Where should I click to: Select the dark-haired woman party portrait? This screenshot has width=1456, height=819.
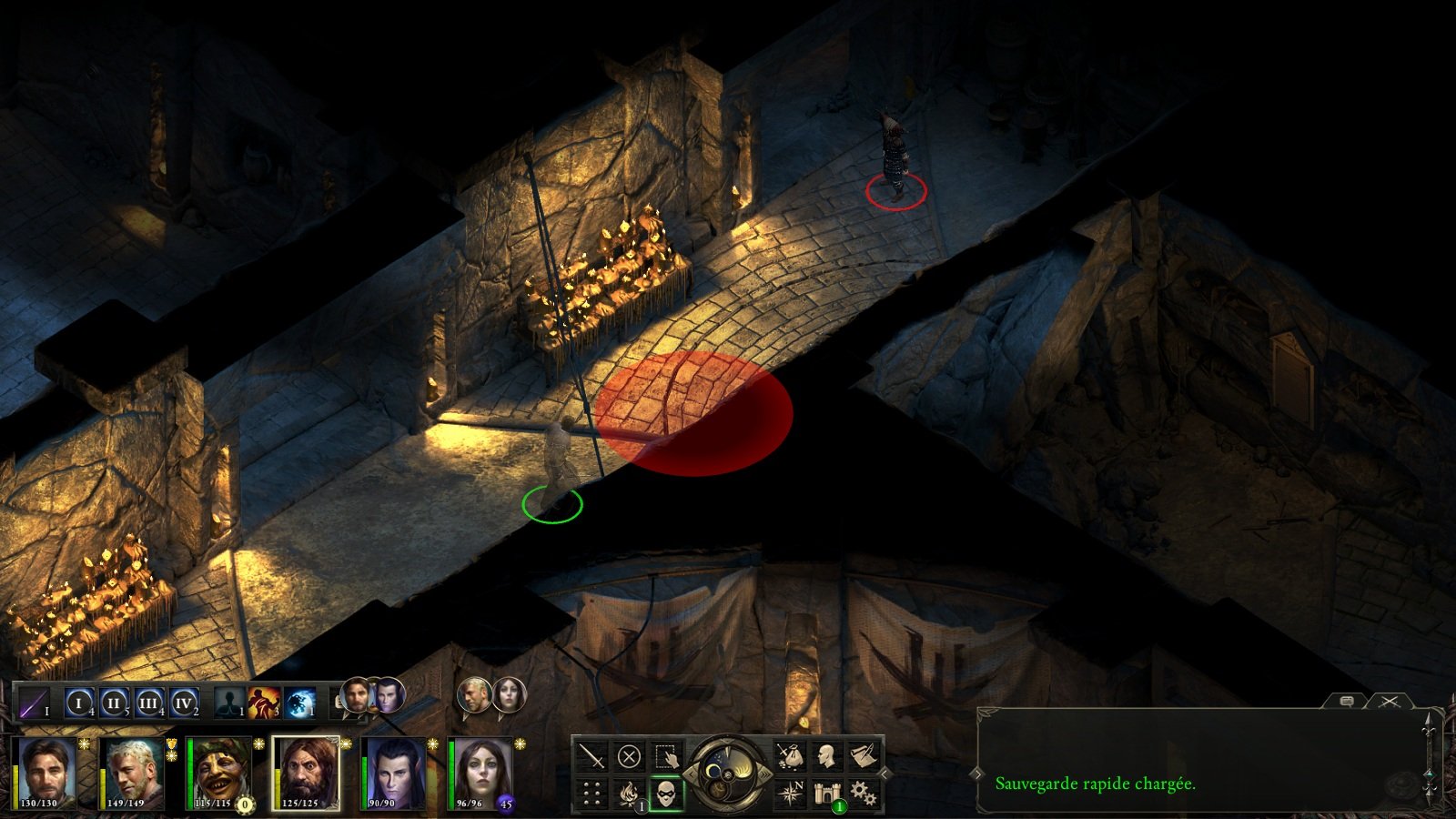click(x=480, y=773)
